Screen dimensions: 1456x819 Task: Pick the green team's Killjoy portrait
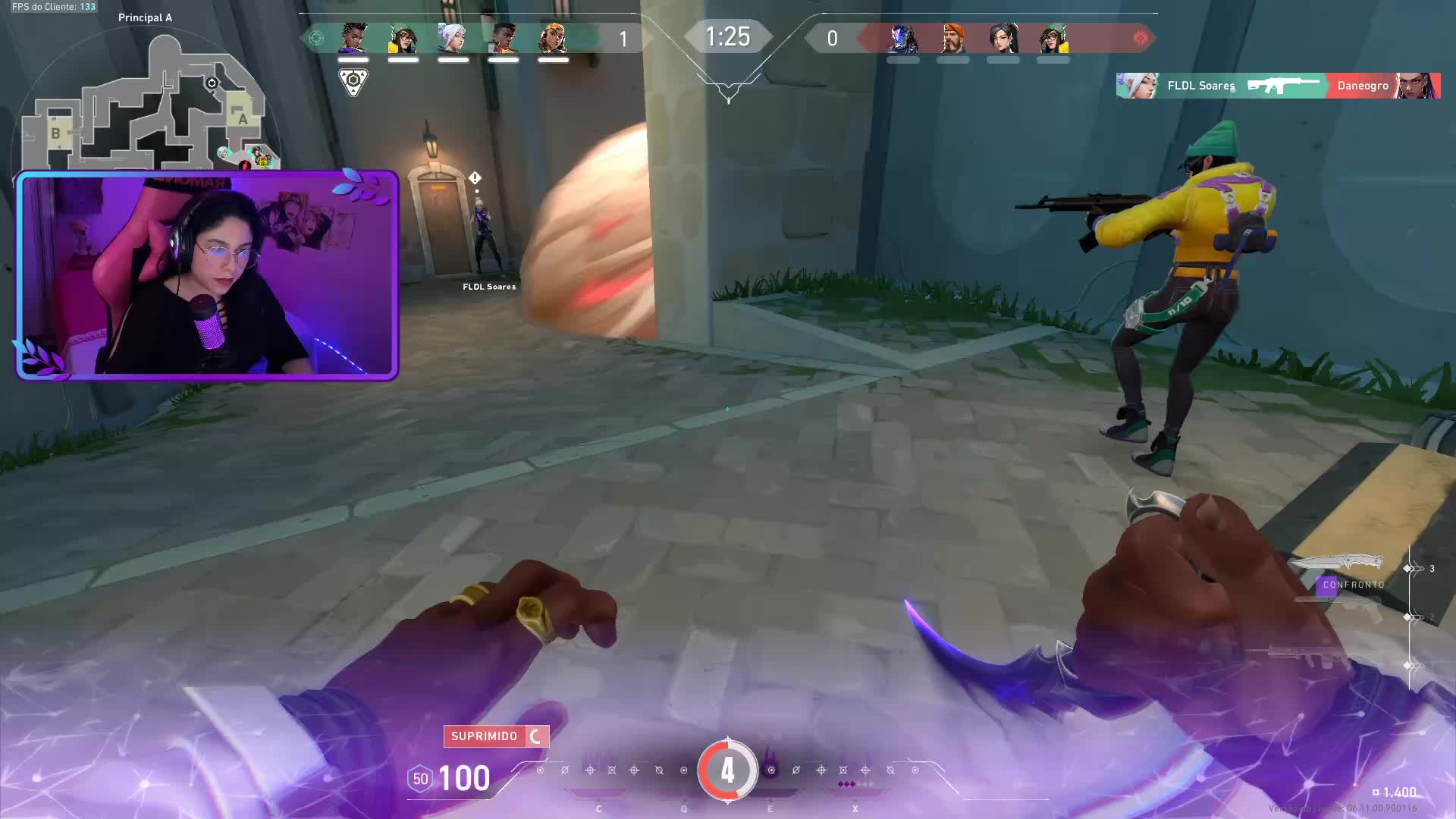[403, 38]
